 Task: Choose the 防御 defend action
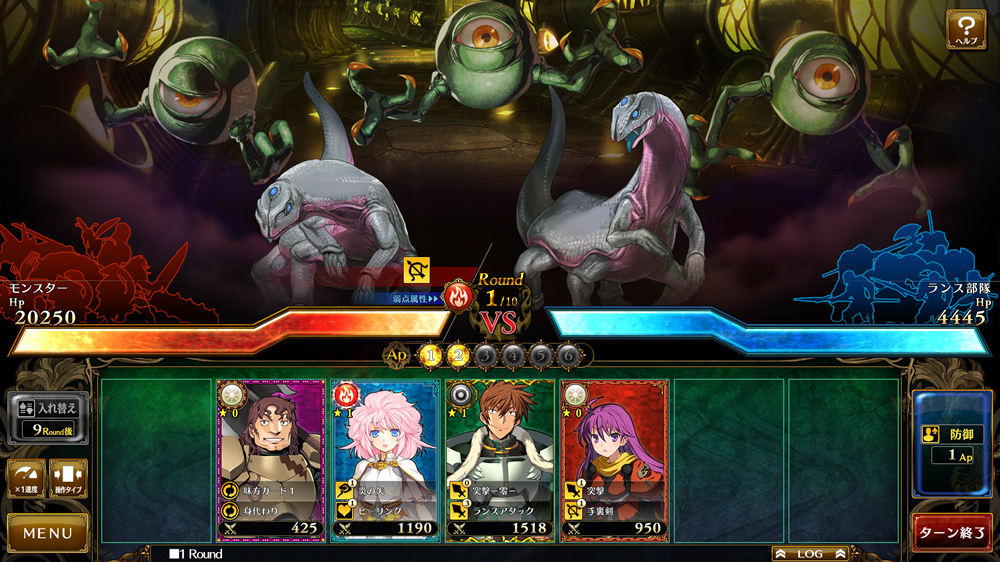952,444
